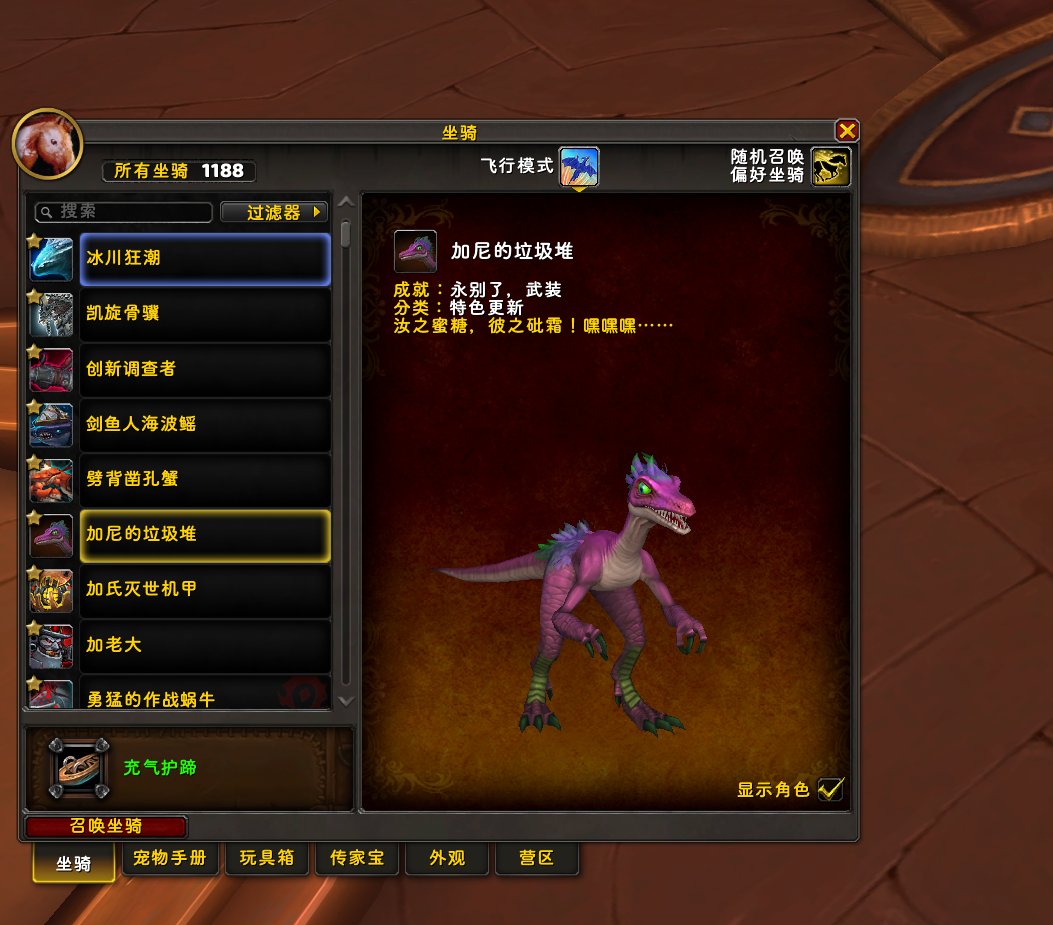Select 加尼的垃圾堆 in the list
The width and height of the screenshot is (1053, 925).
(204, 535)
